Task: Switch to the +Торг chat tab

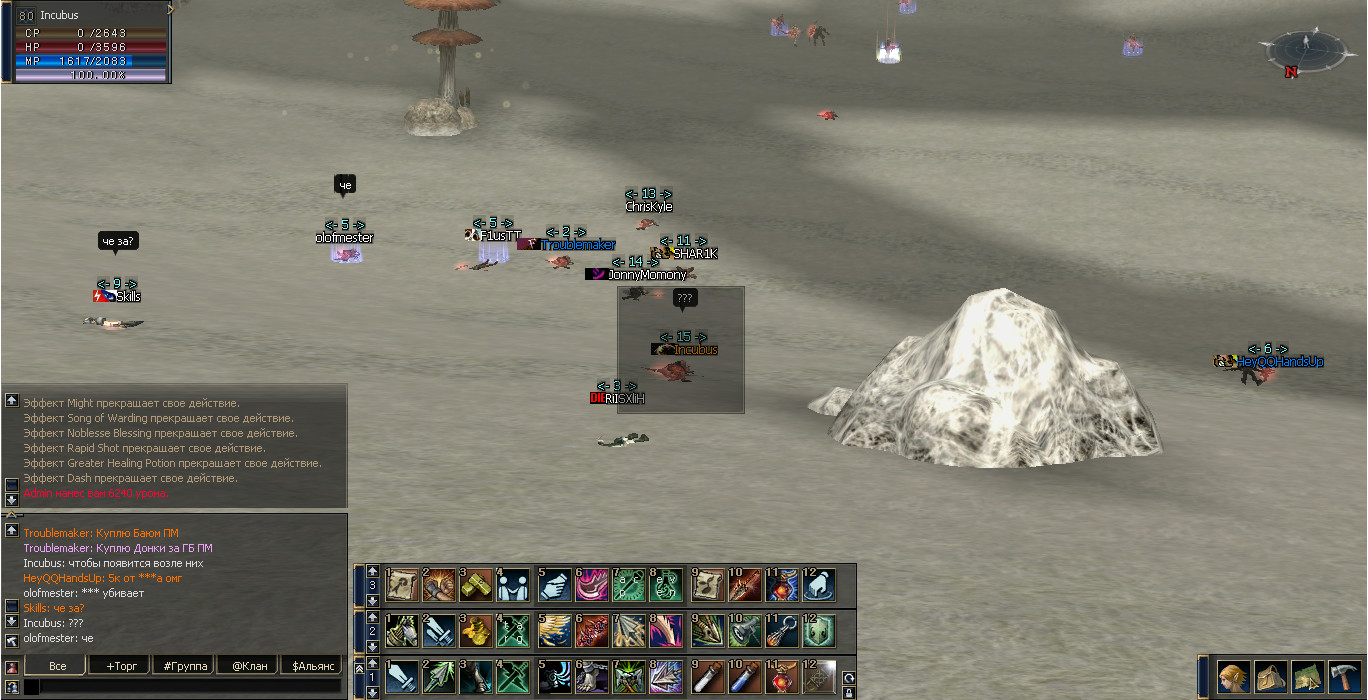Action: 119,666
